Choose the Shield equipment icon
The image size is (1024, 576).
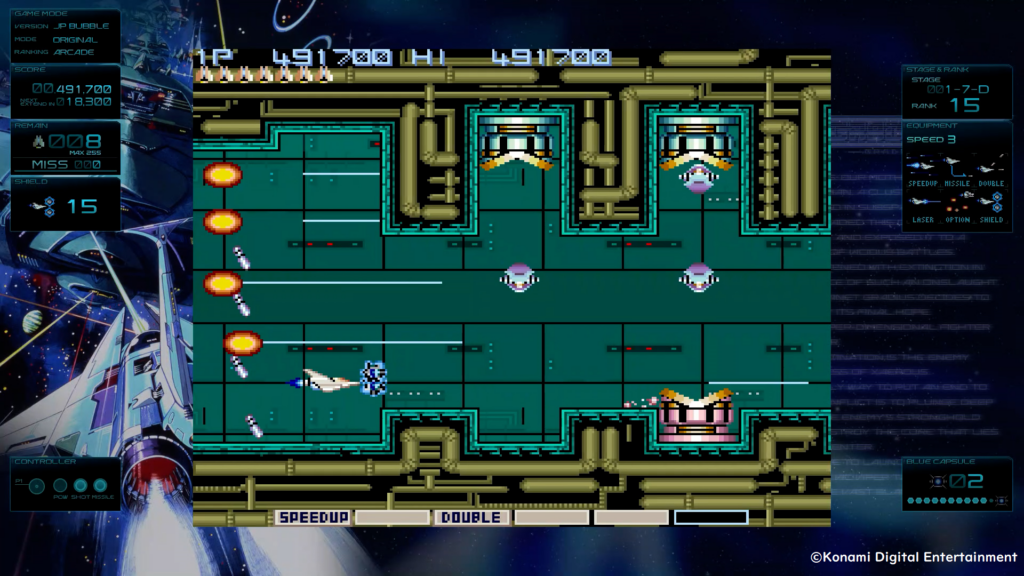[990, 200]
